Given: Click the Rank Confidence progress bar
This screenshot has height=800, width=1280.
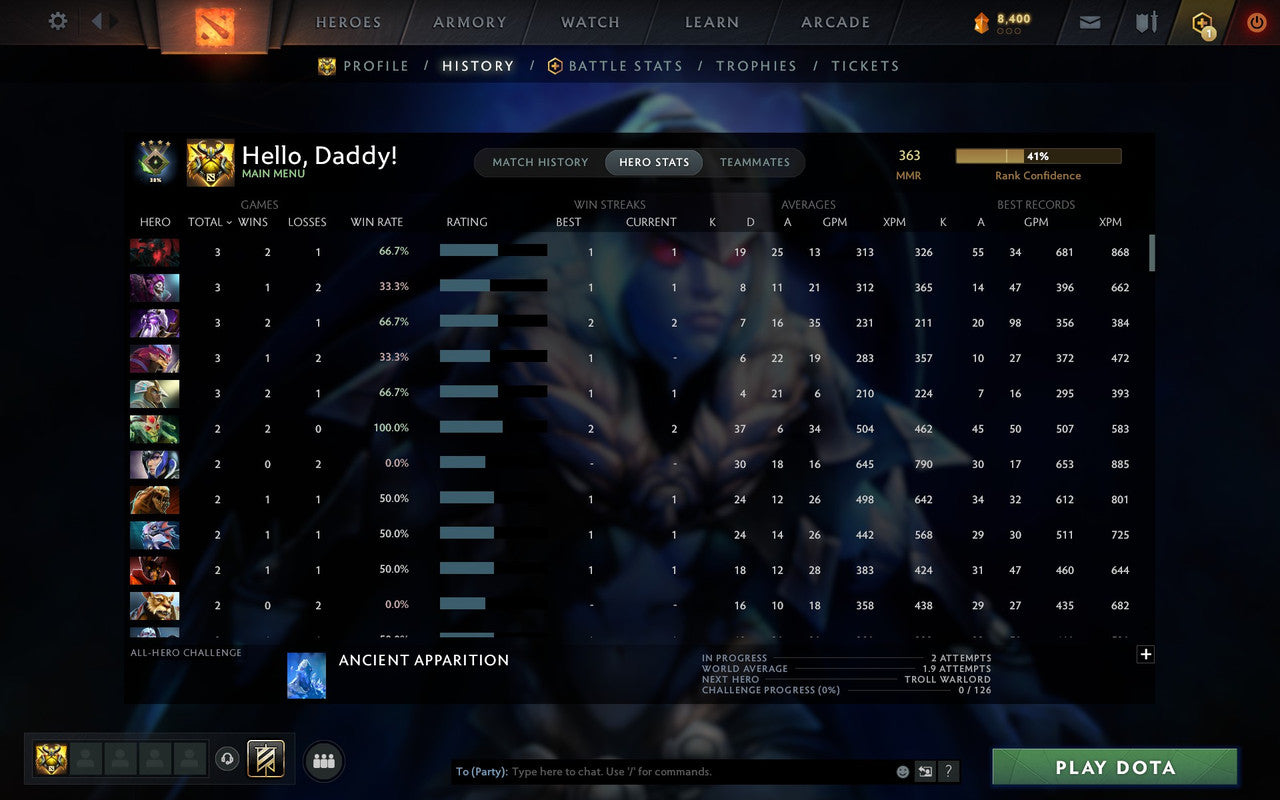Looking at the screenshot, I should pyautogui.click(x=1039, y=156).
